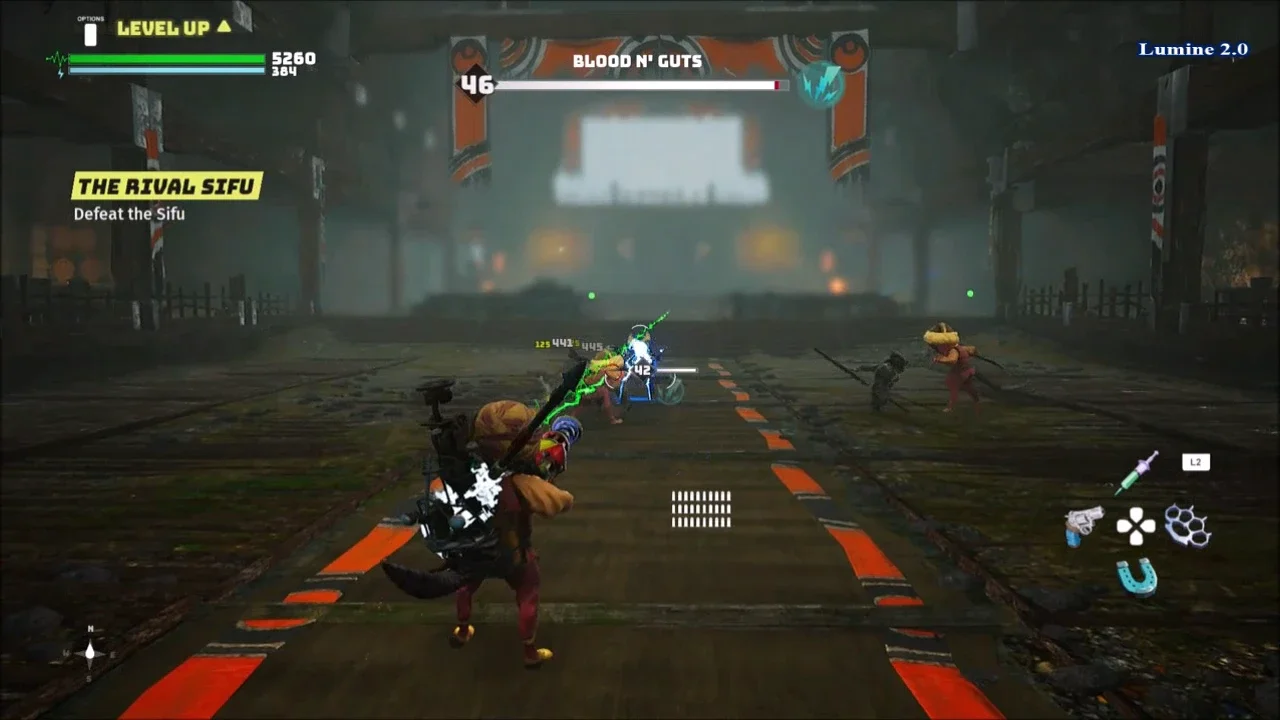Click the Lumine 2.0 watermark
This screenshot has width=1280, height=720.
(1193, 49)
